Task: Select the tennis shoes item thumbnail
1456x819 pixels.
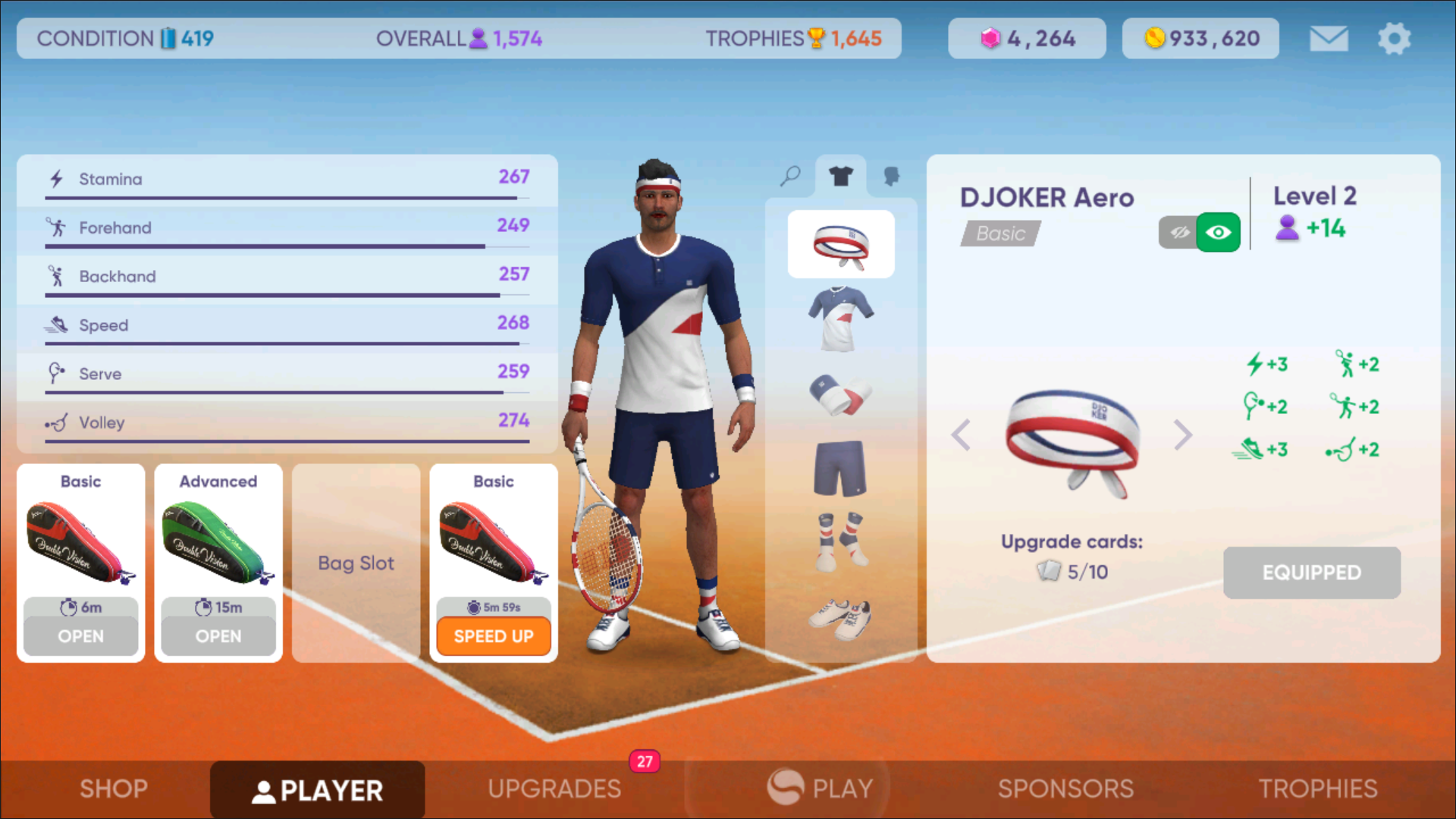Action: pos(841,618)
